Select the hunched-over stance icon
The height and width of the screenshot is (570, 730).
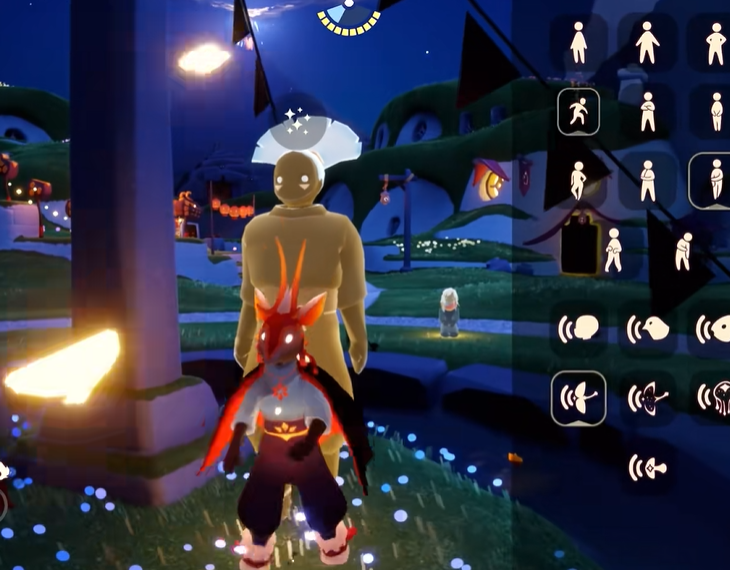[x=684, y=250]
